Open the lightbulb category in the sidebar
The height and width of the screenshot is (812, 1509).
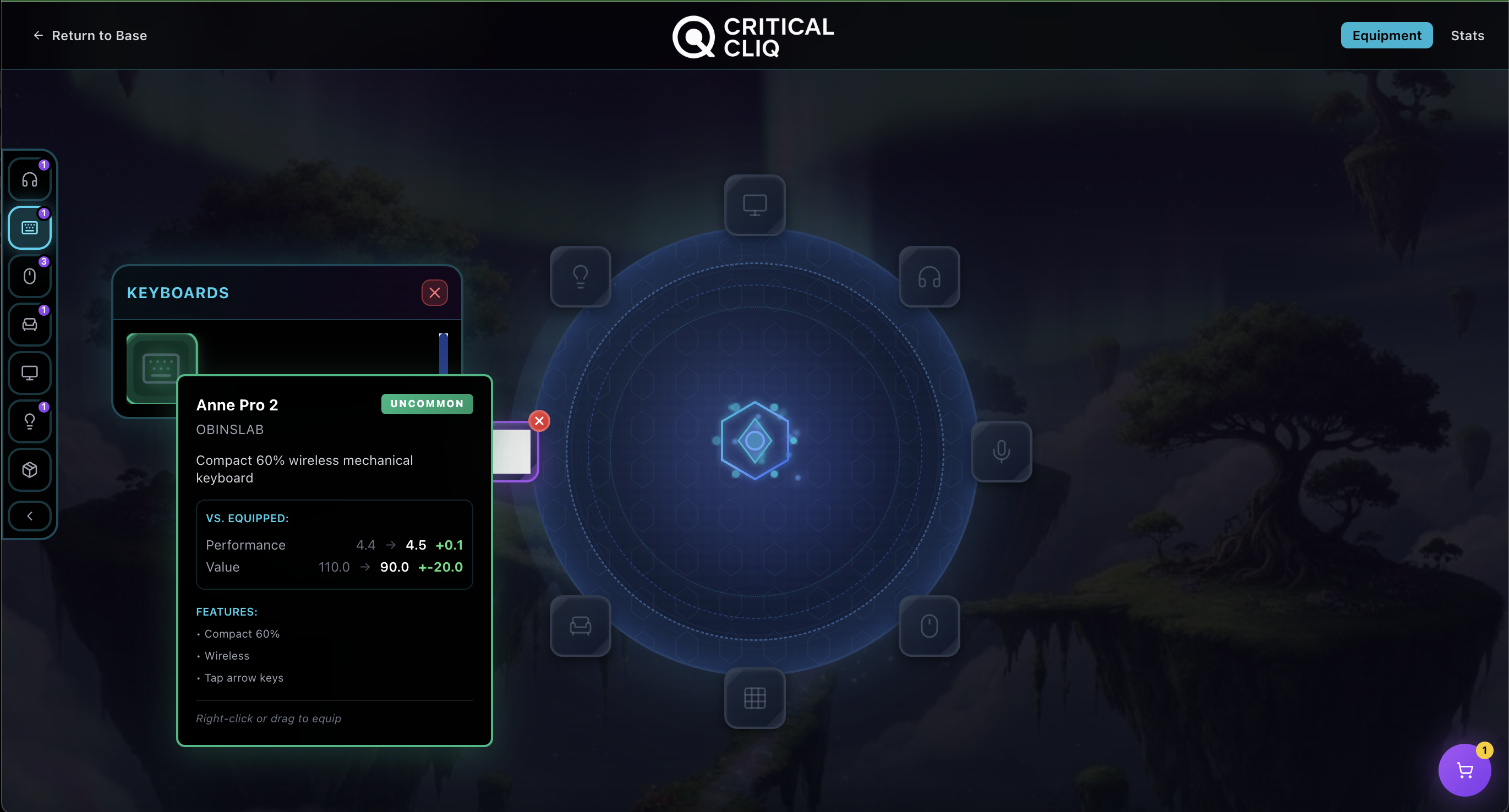pyautogui.click(x=29, y=421)
